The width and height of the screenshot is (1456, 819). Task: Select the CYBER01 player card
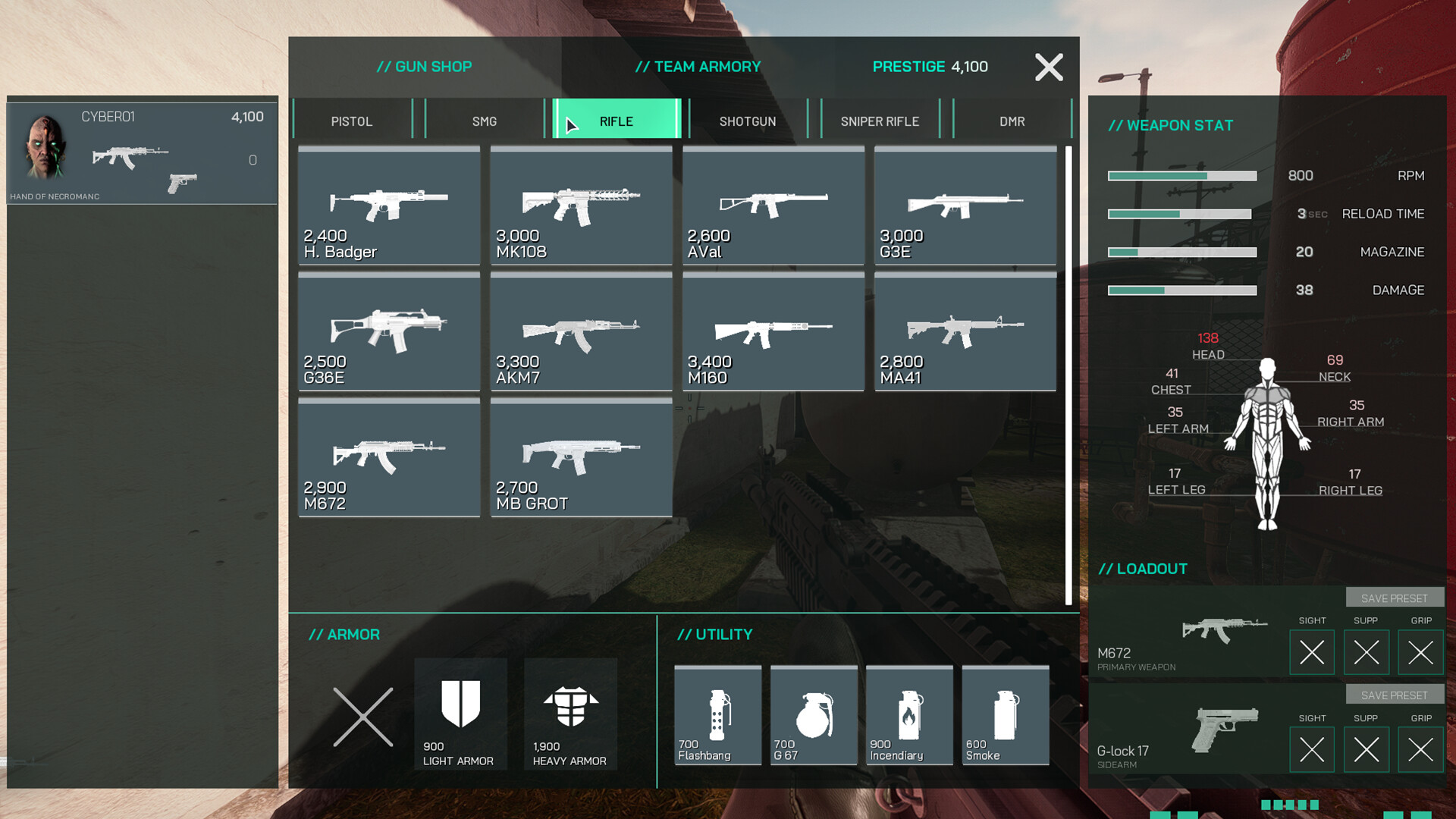(x=142, y=152)
